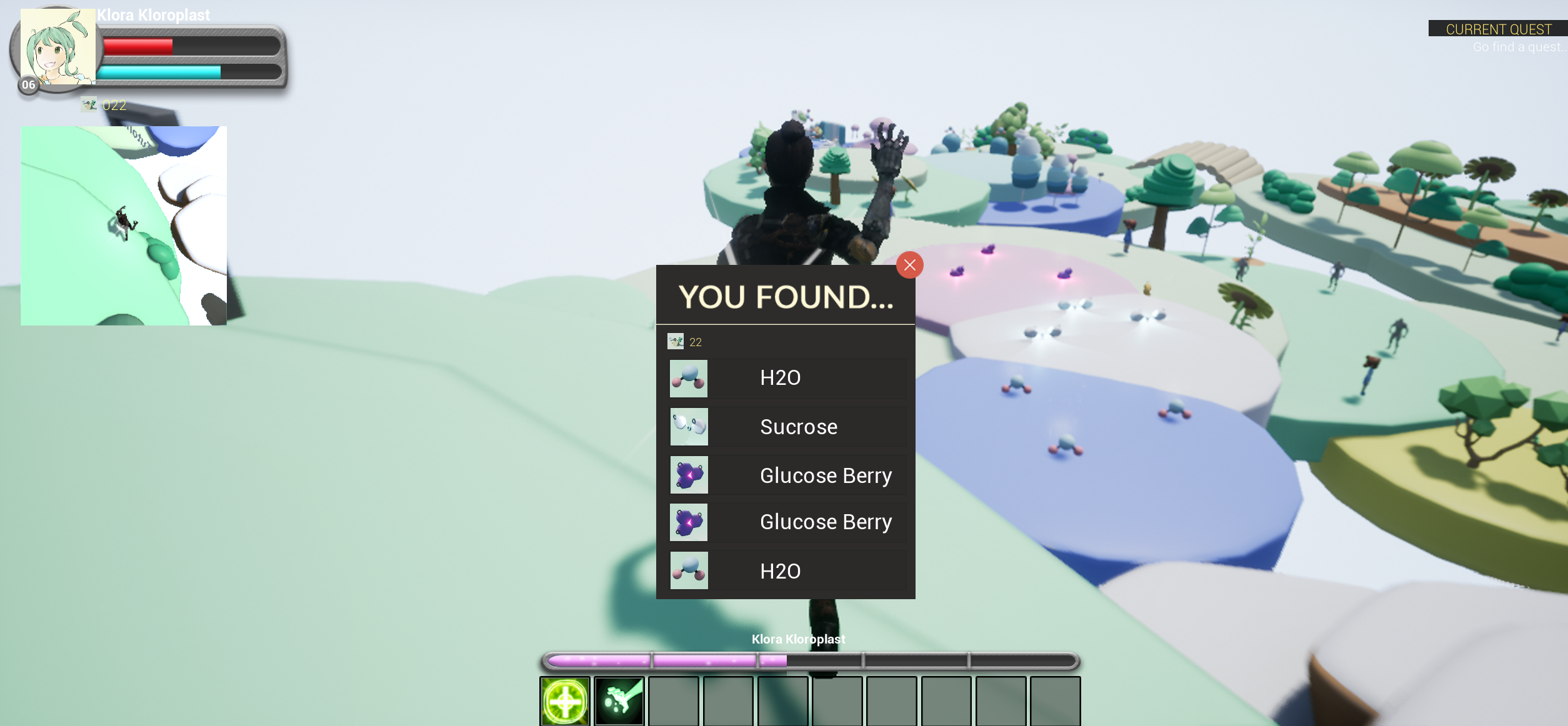Take the Sucrose from the loot list
The image size is (1568, 726).
point(787,427)
